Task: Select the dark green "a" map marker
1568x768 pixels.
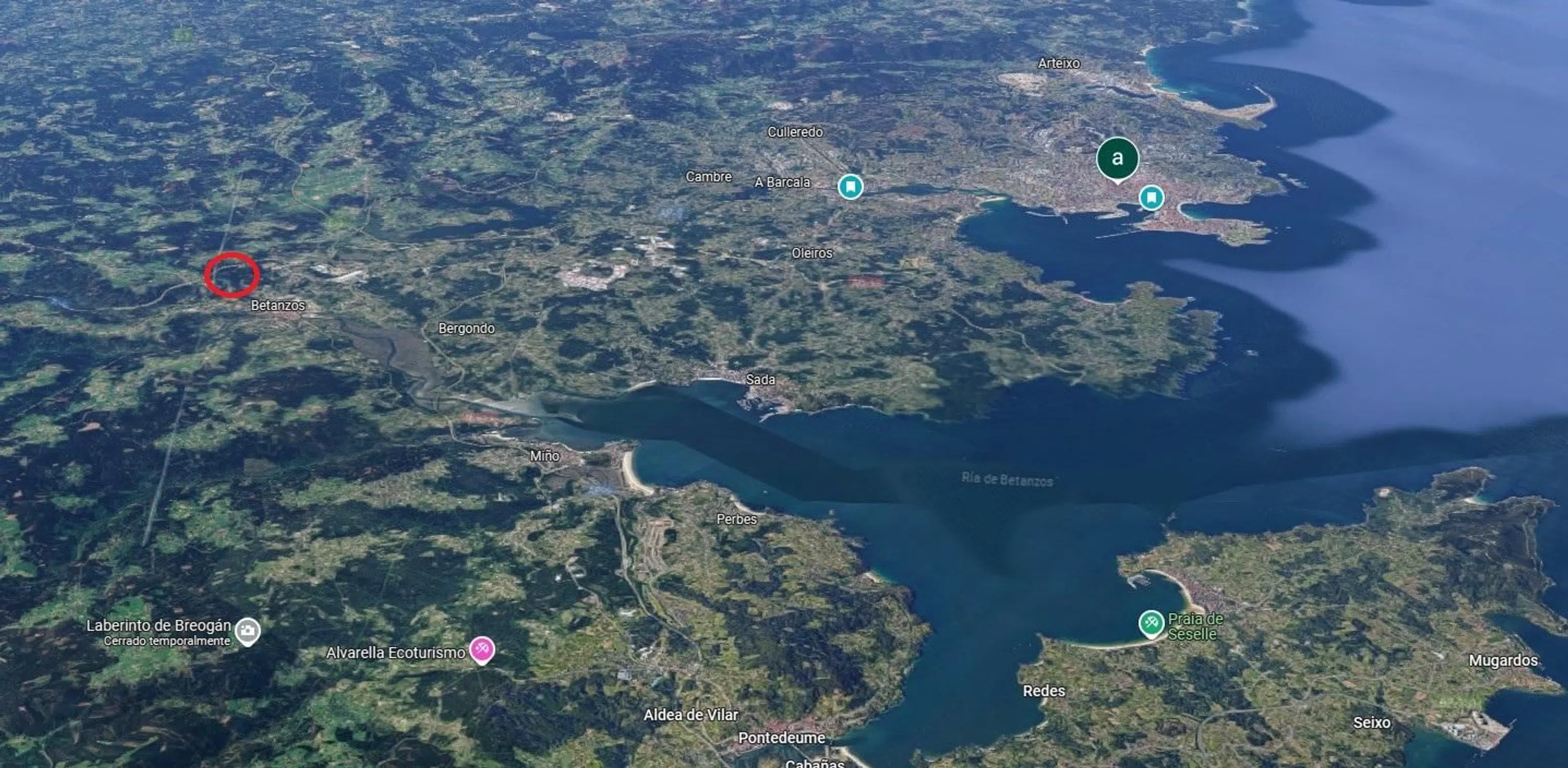Action: [1117, 158]
